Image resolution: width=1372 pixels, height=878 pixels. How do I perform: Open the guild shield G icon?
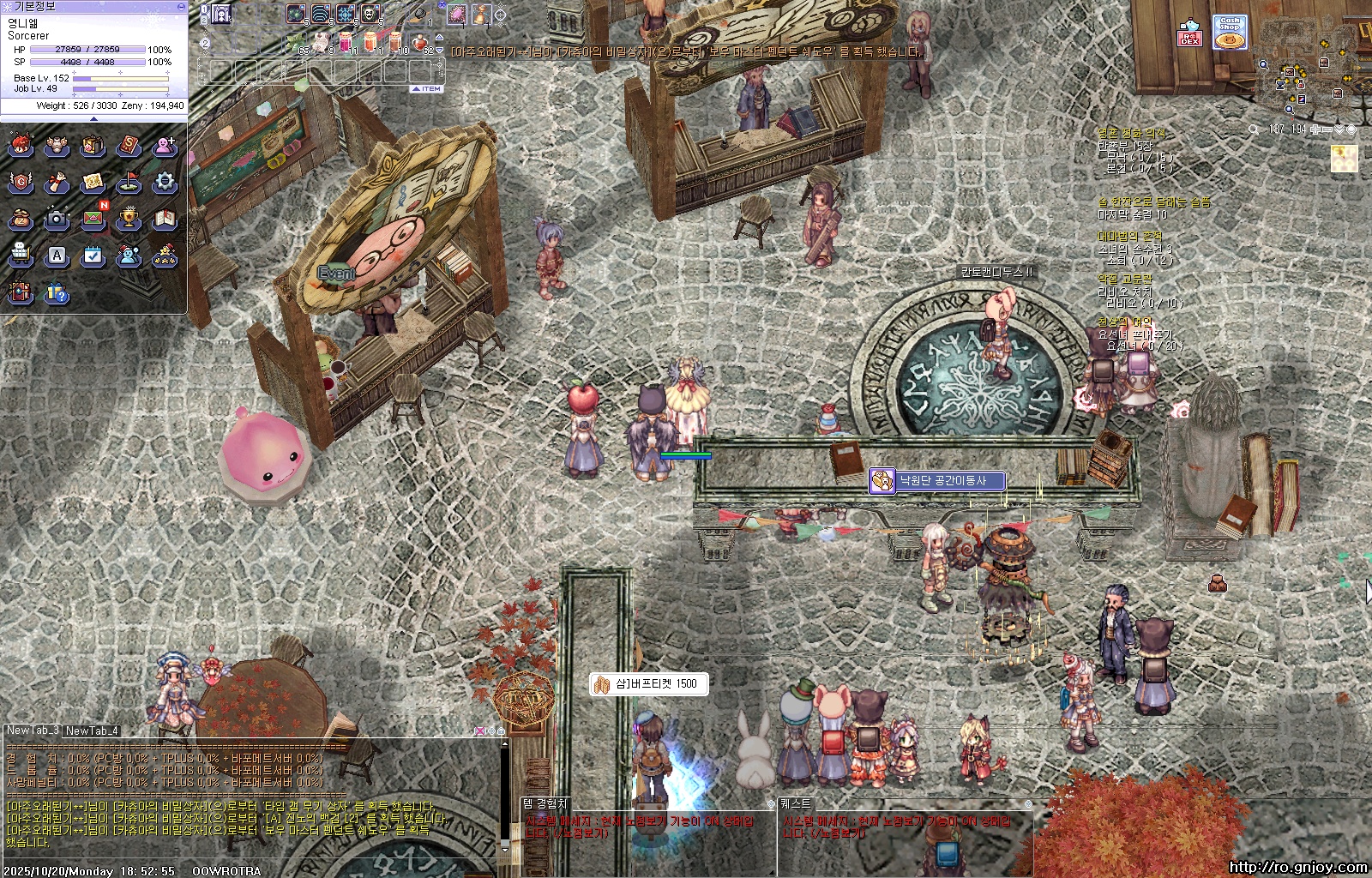[21, 182]
